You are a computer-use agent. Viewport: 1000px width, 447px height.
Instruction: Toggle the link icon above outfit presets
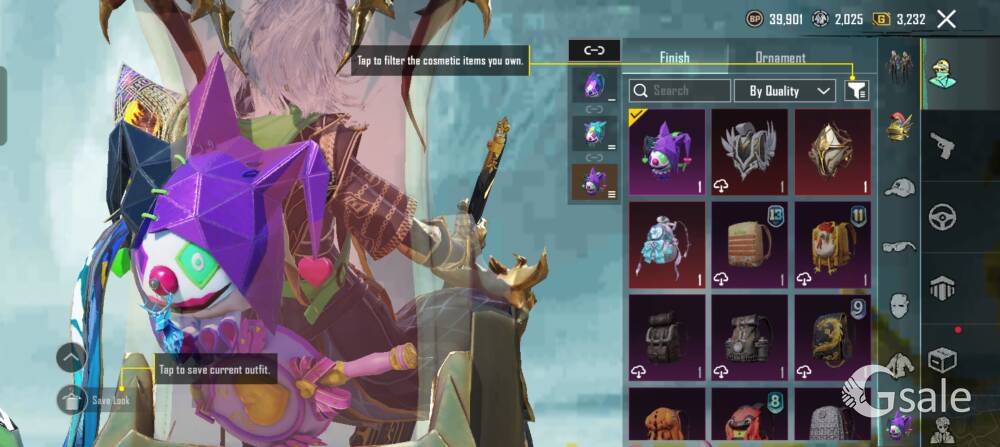594,50
